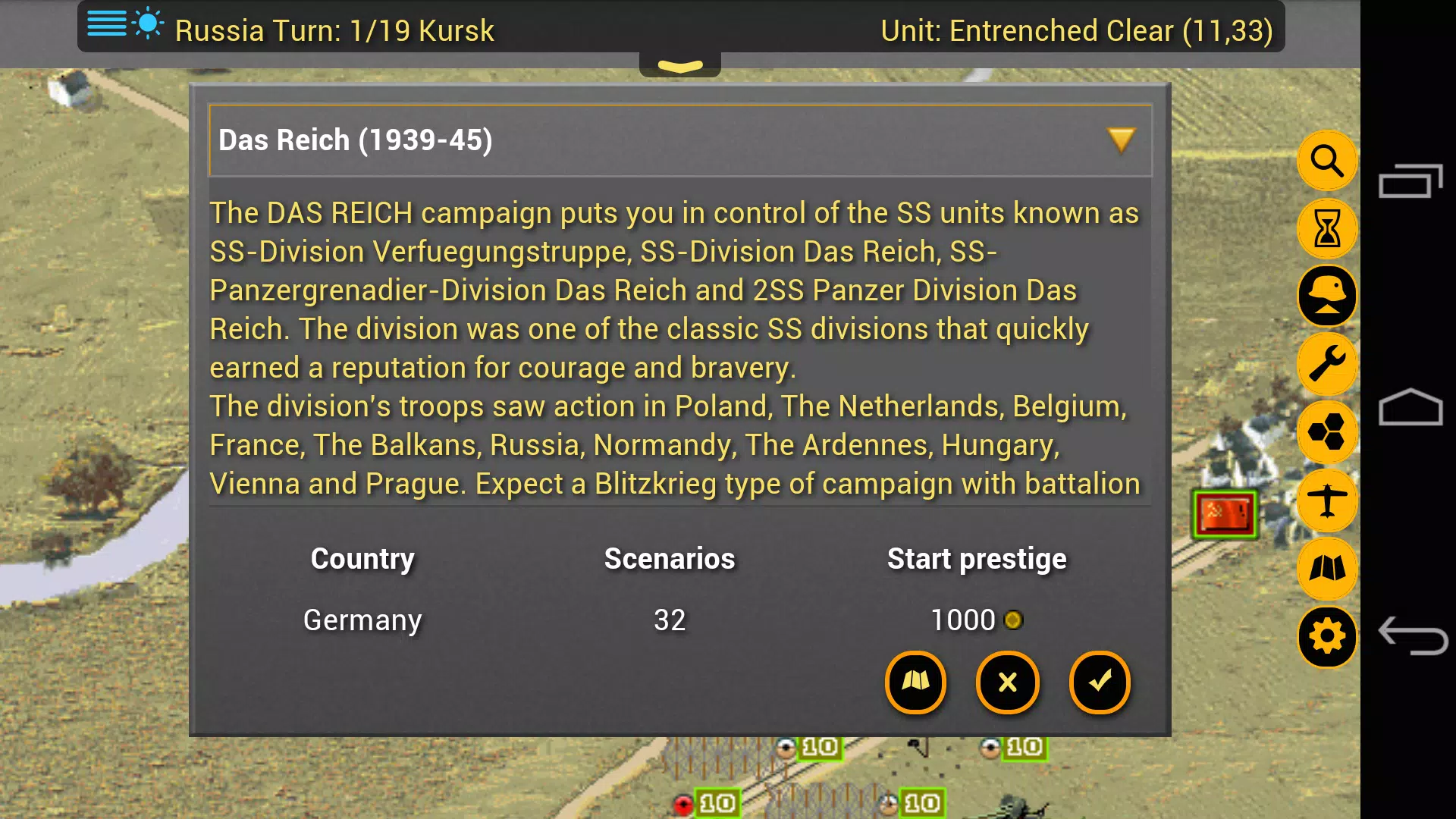Click Russia Turn: 1/19 Kursk label
This screenshot has width=1456, height=819.
pos(334,31)
